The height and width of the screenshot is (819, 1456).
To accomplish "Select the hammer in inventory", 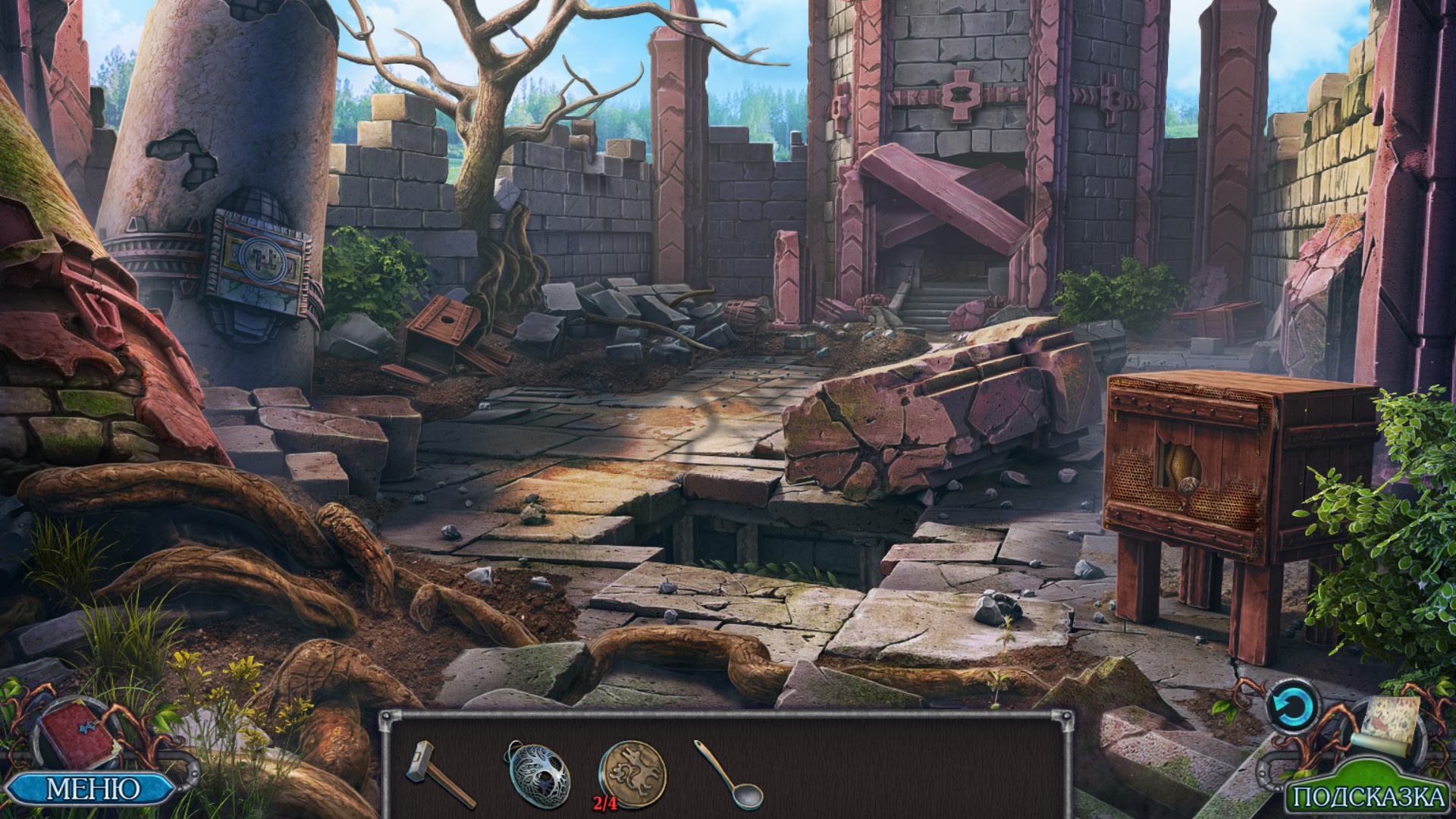I will (438, 773).
